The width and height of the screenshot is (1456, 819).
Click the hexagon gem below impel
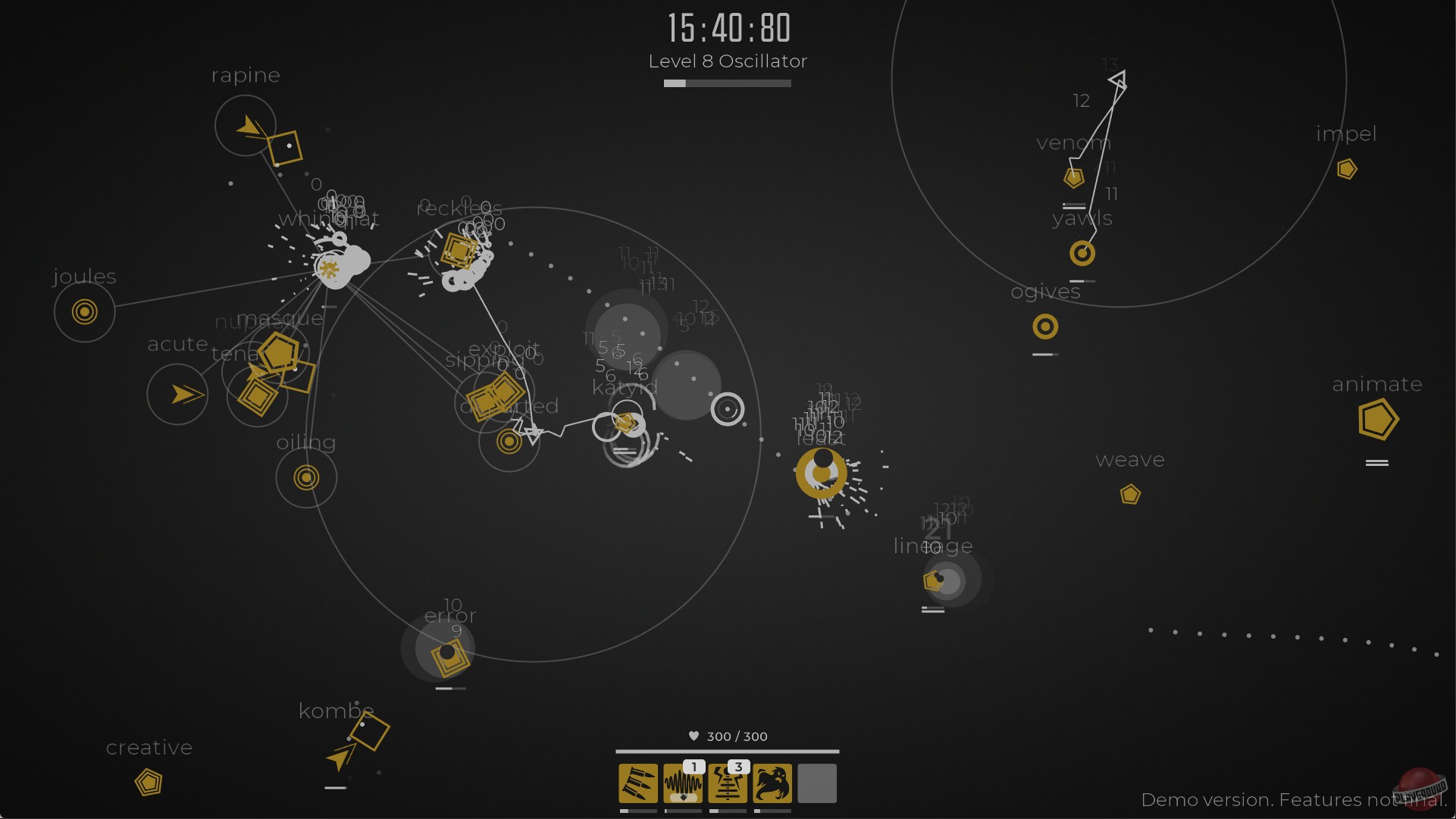click(1347, 169)
